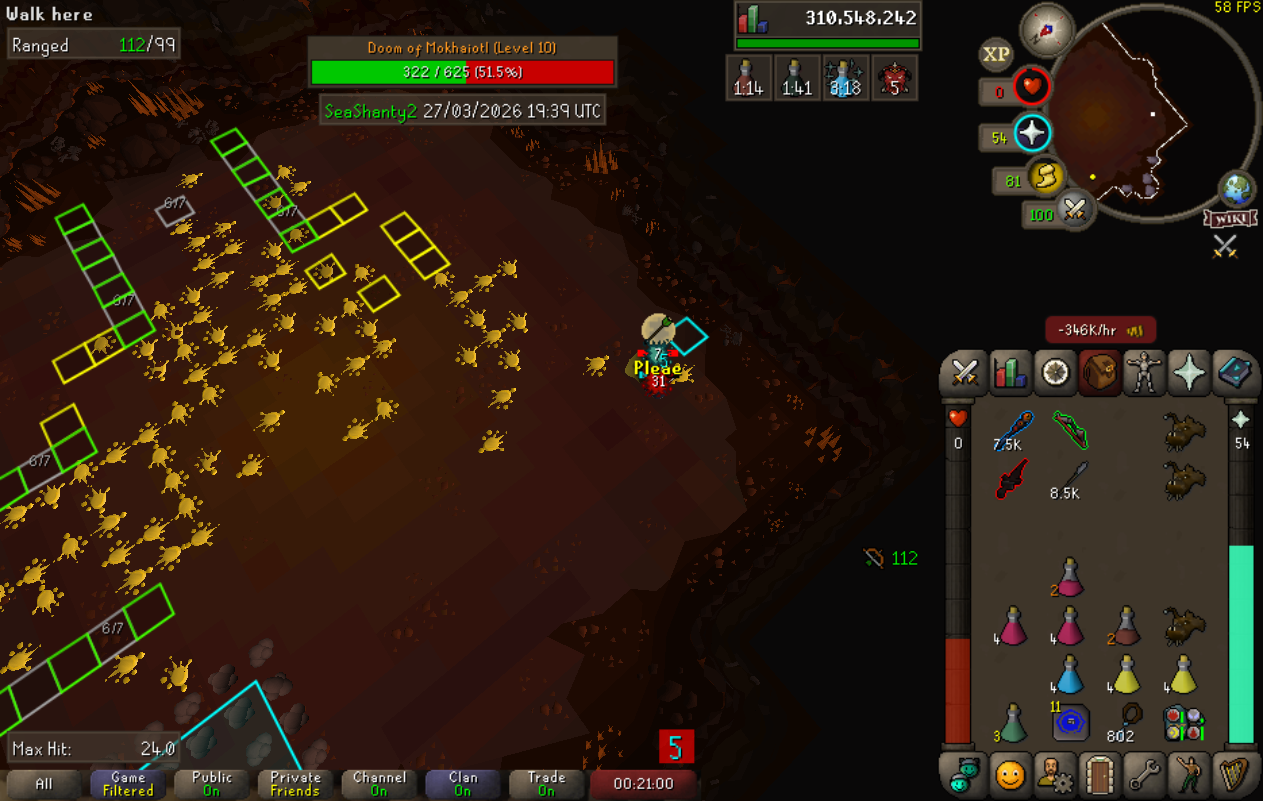
Task: Switch to the Skills tab
Action: (1010, 373)
